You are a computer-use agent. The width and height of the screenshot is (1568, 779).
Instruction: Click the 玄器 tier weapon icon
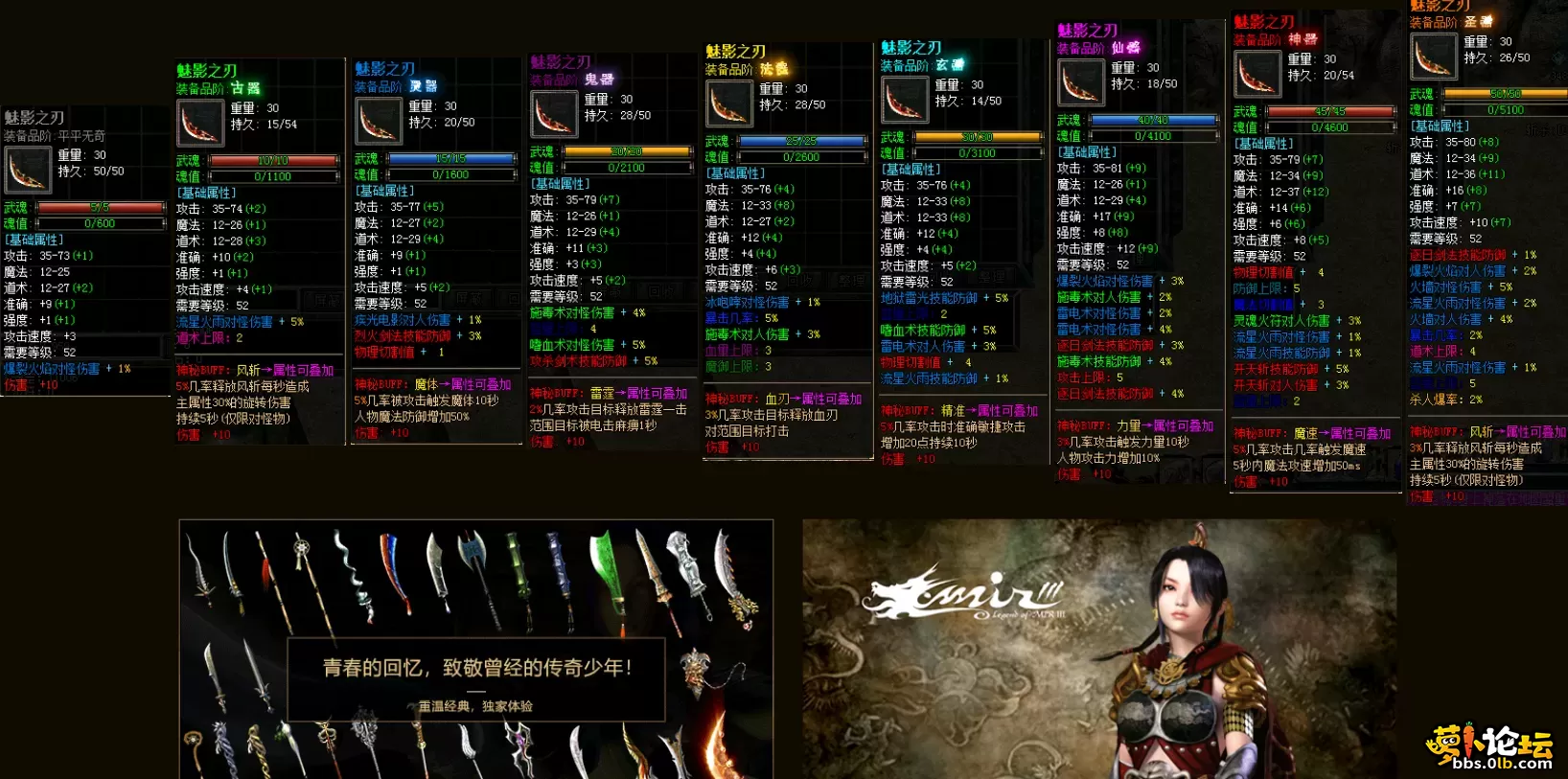[x=905, y=100]
